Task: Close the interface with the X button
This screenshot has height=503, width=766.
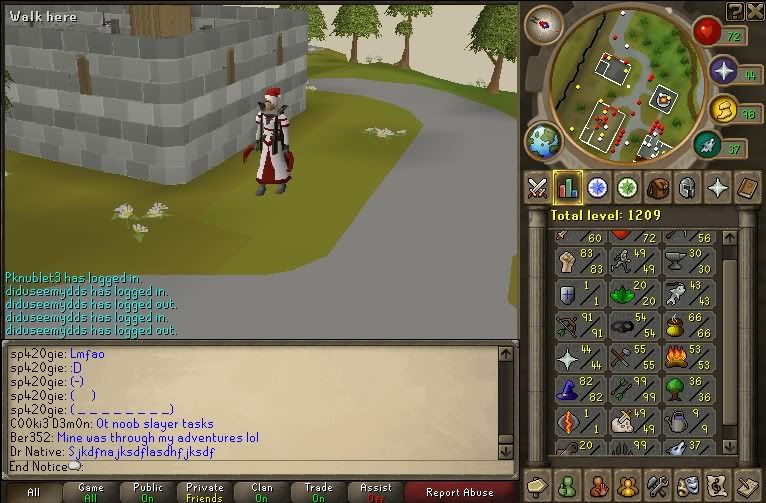Action: tap(756, 10)
